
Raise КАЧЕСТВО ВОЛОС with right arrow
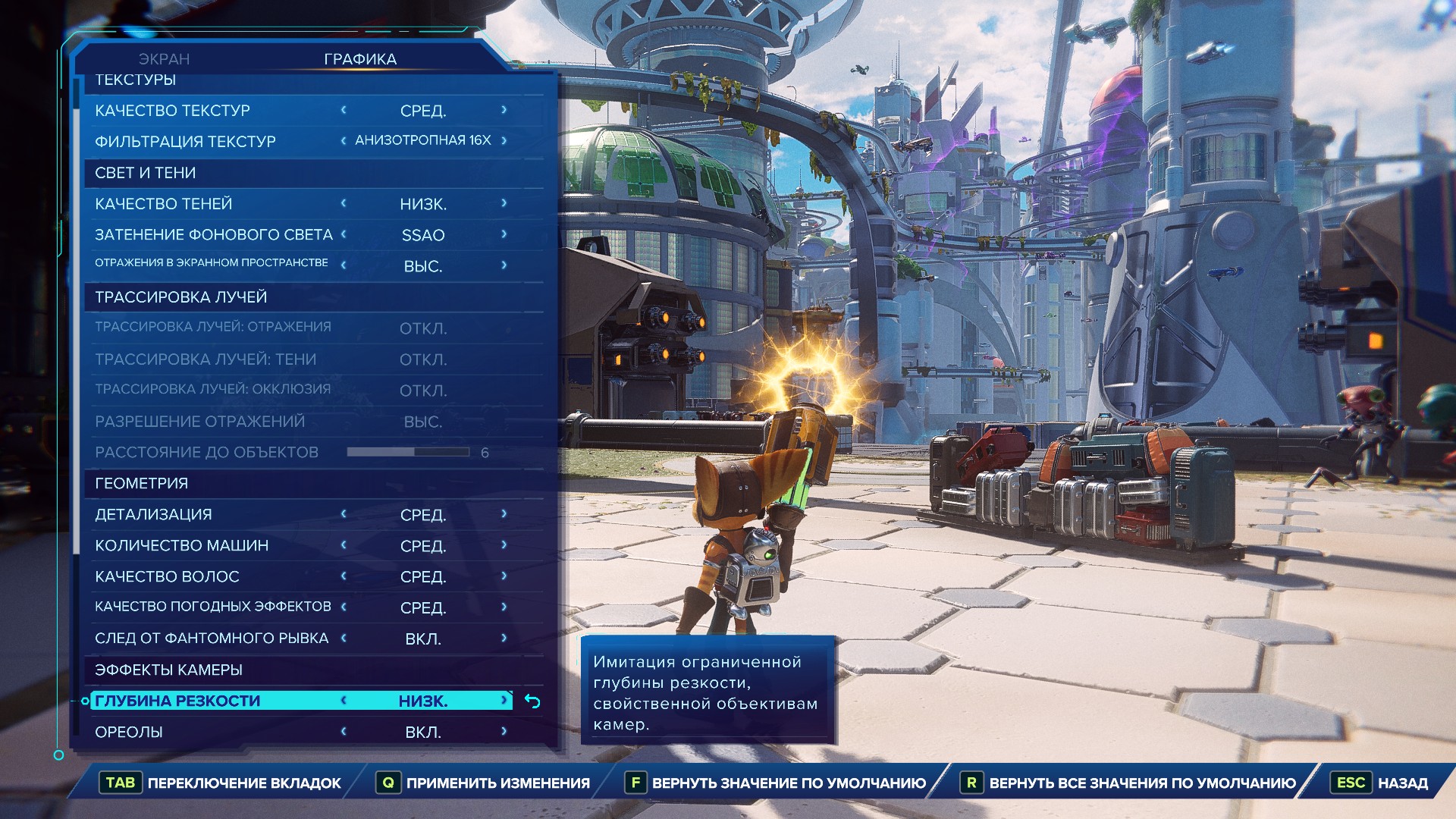click(504, 576)
